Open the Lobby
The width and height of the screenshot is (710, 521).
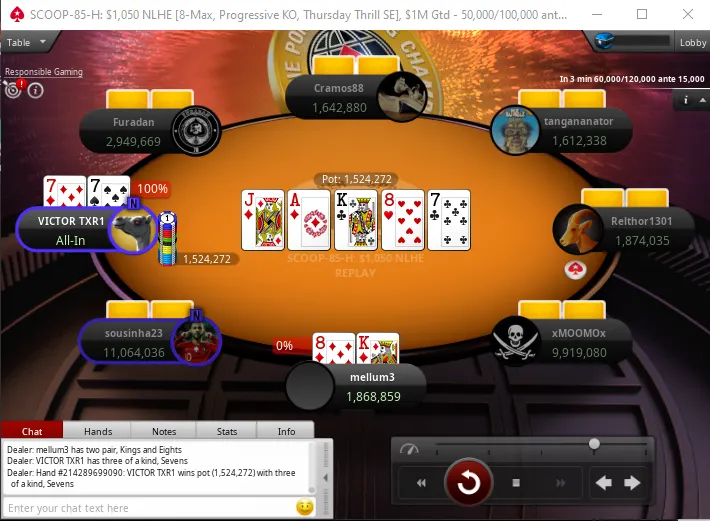click(693, 43)
